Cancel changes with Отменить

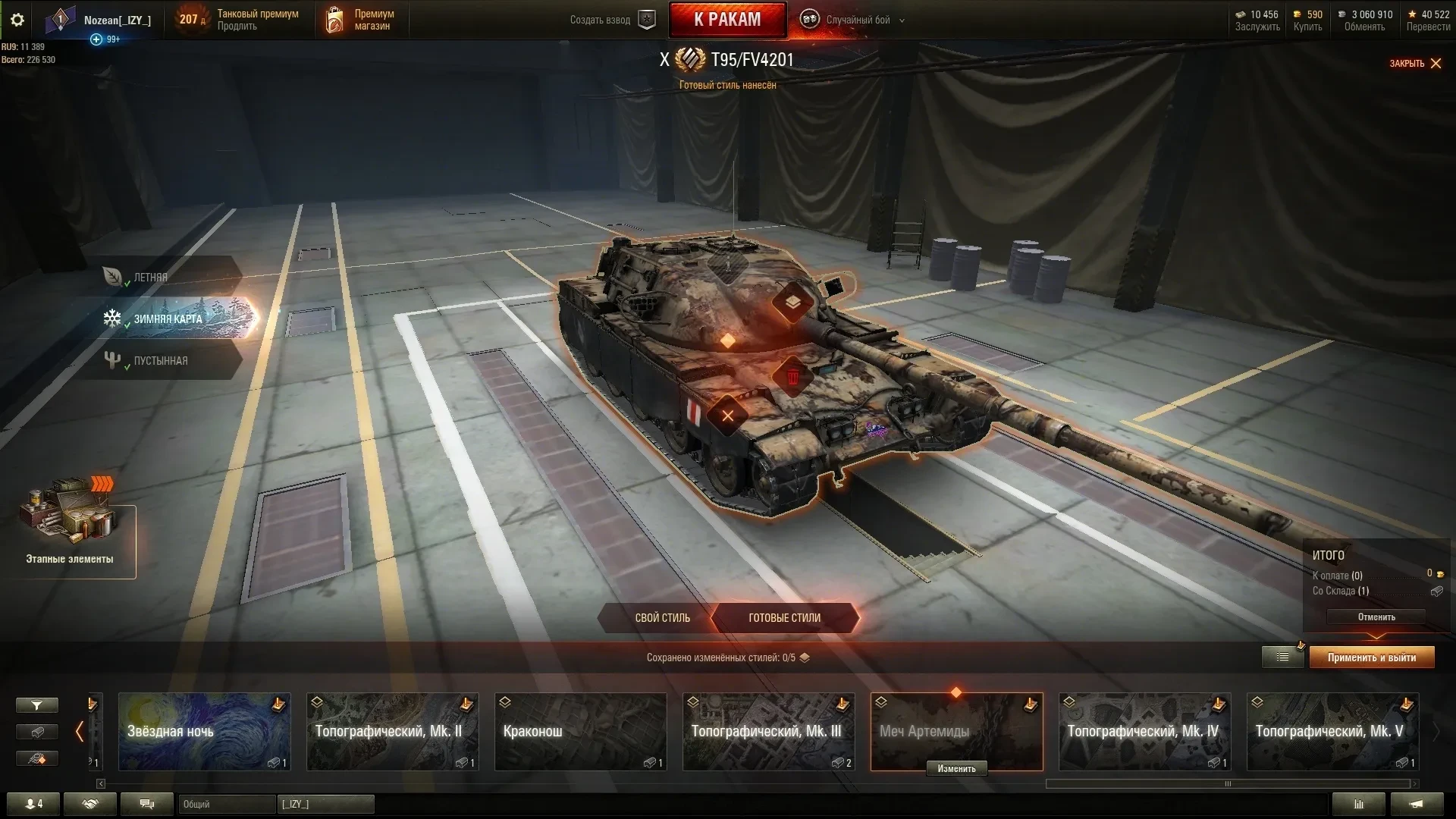[x=1376, y=617]
